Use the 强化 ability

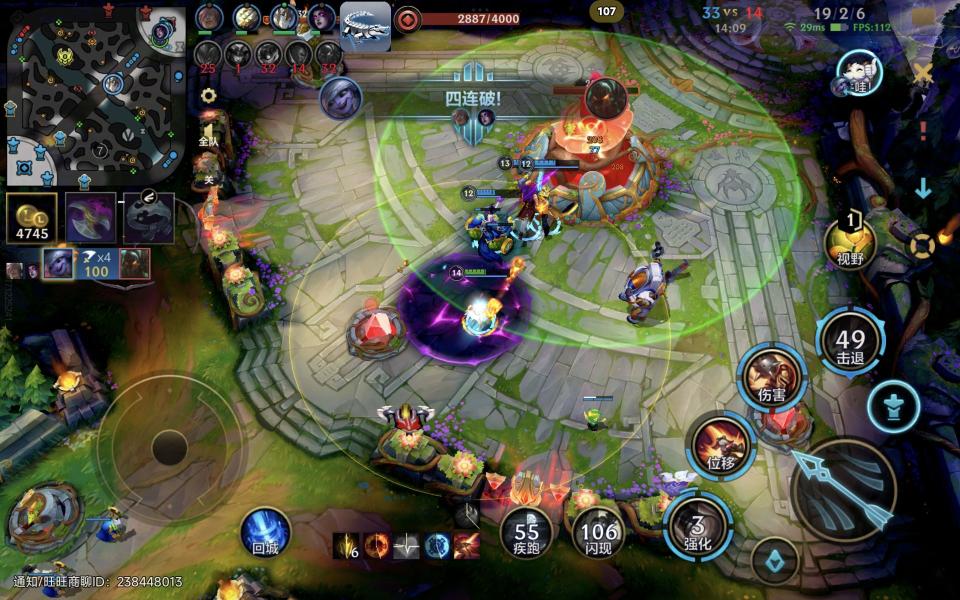pos(698,527)
